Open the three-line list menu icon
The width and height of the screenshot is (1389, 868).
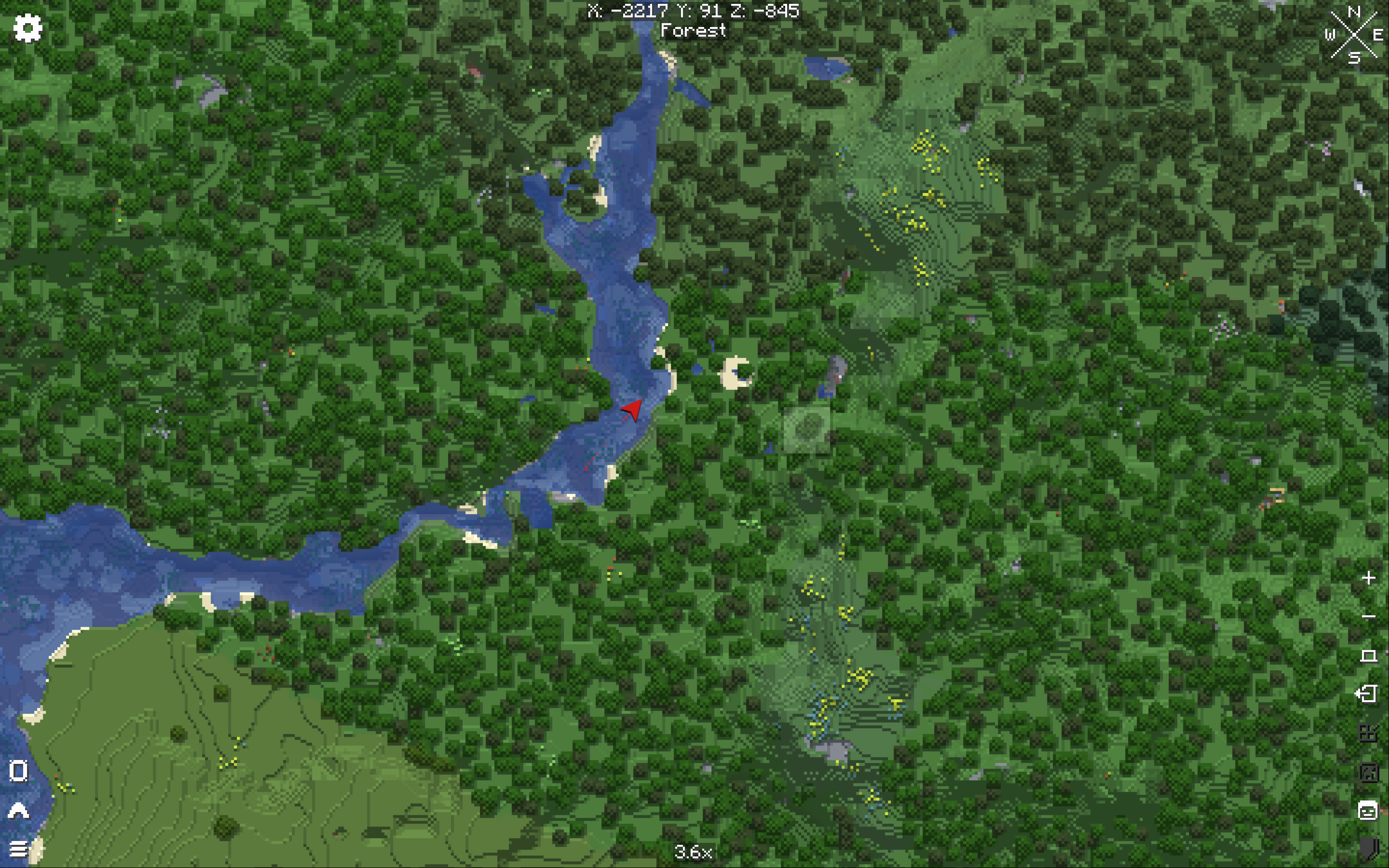tap(18, 849)
